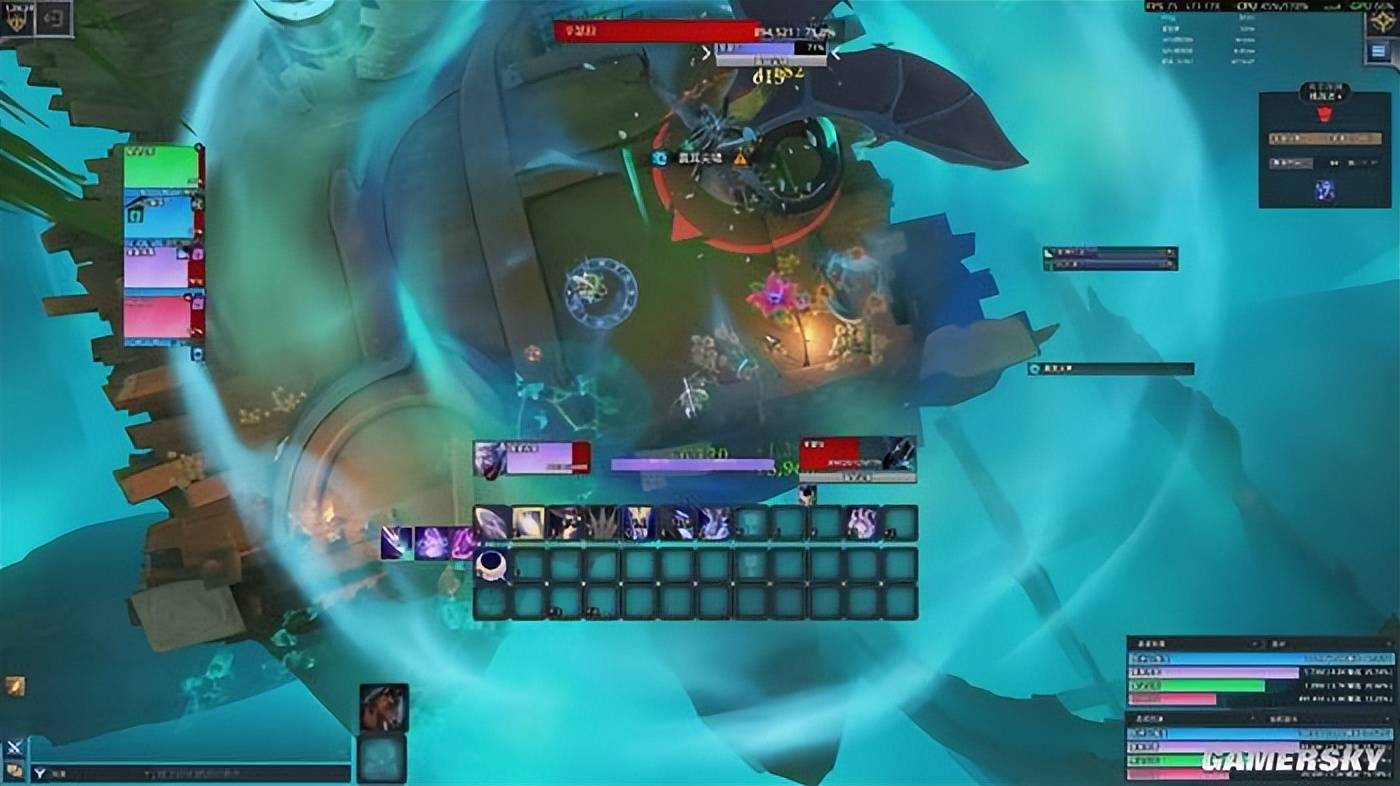Click the exit door button

(x=52, y=17)
